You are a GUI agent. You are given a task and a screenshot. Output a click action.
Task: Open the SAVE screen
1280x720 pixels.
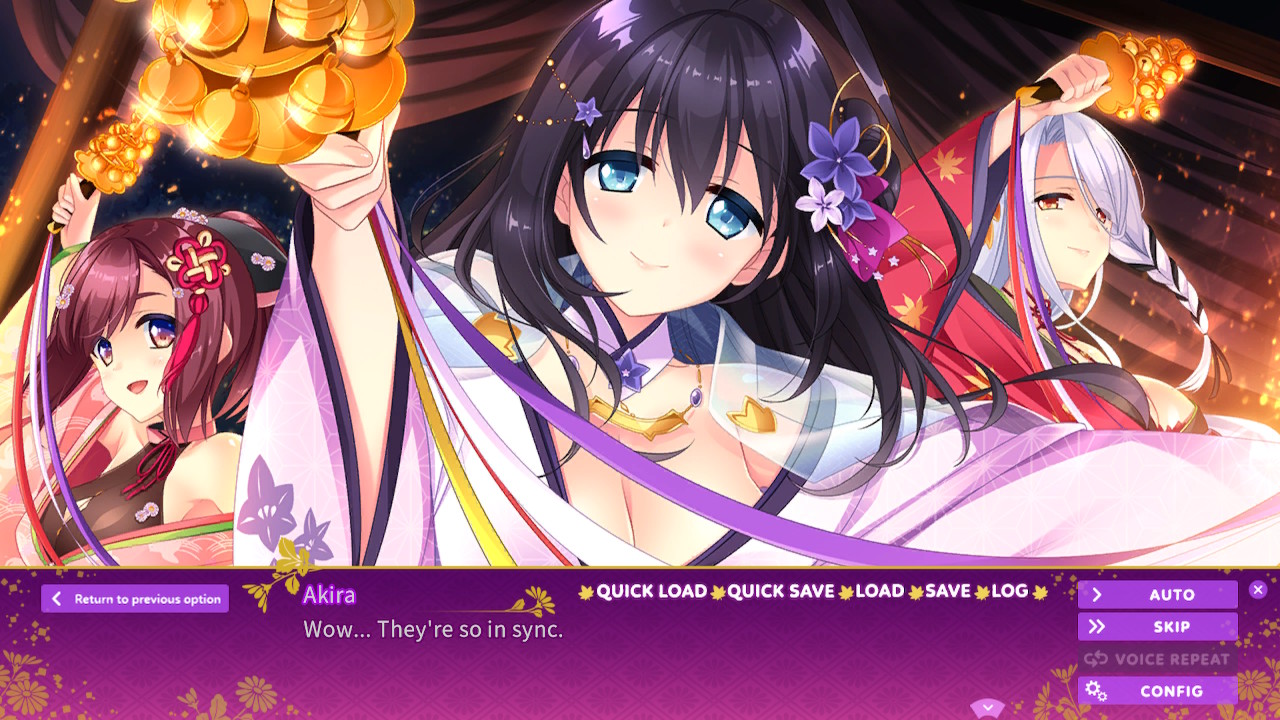tap(946, 591)
